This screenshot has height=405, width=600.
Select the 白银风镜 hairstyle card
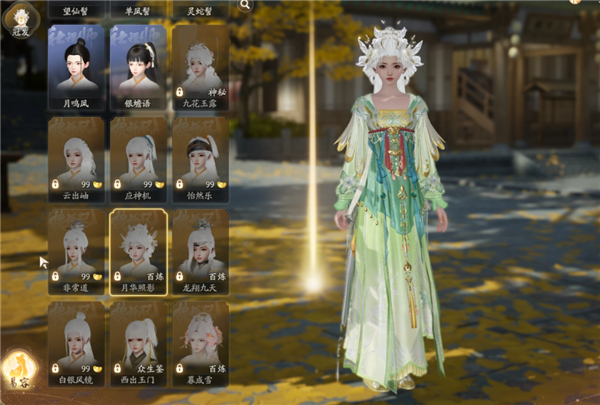[76, 341]
